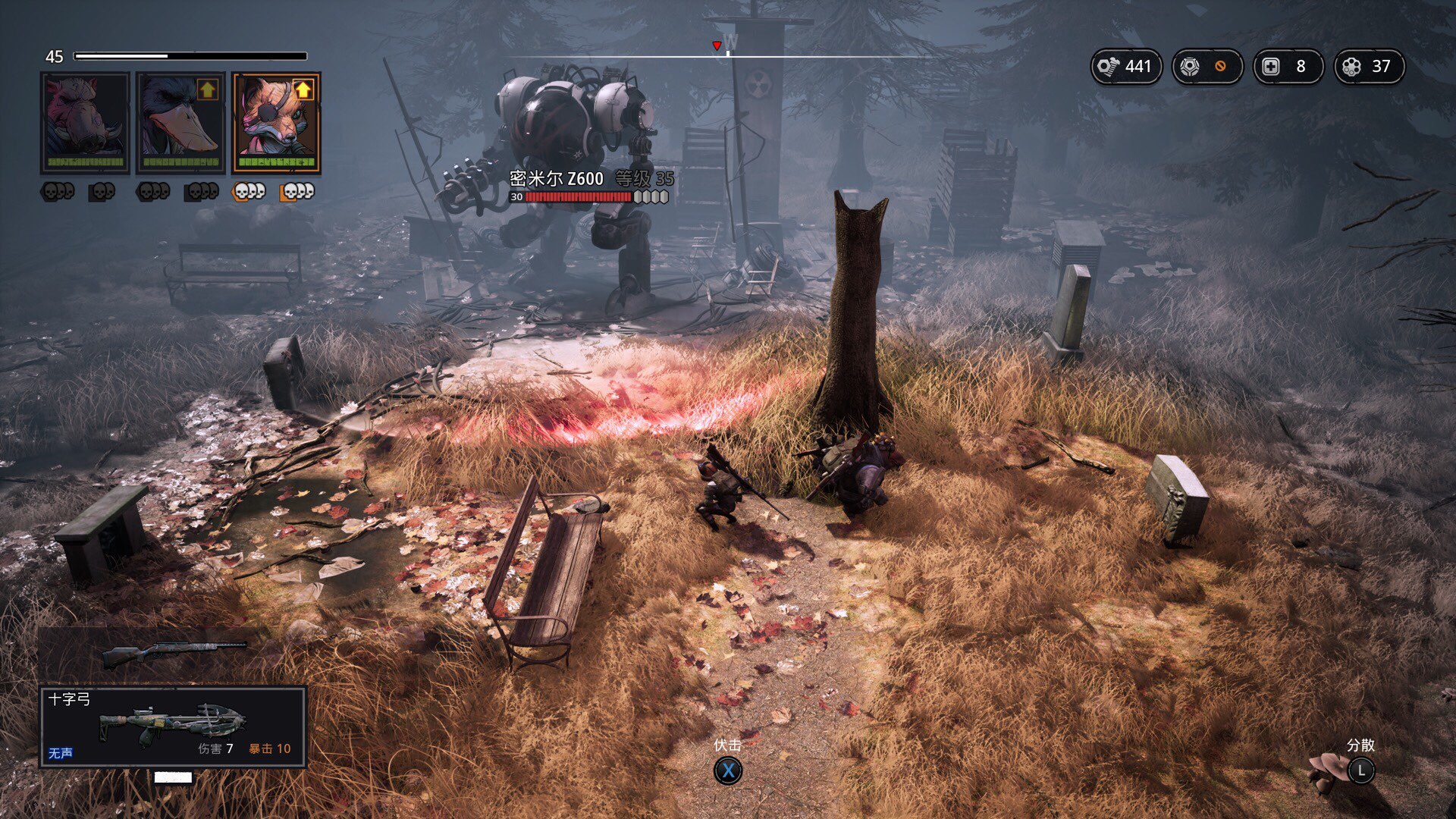Select the crossbow weapon card
This screenshot has width=1456, height=819.
(x=173, y=726)
